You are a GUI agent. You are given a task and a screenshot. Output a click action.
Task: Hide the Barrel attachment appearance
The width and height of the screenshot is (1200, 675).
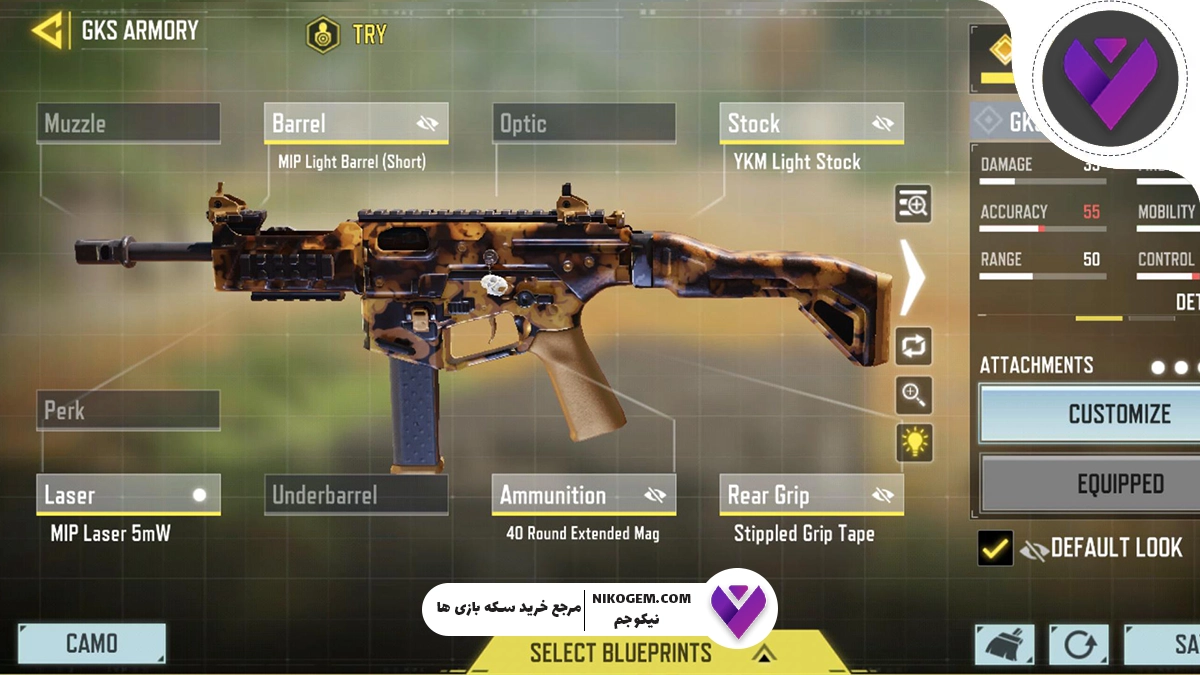coord(428,124)
